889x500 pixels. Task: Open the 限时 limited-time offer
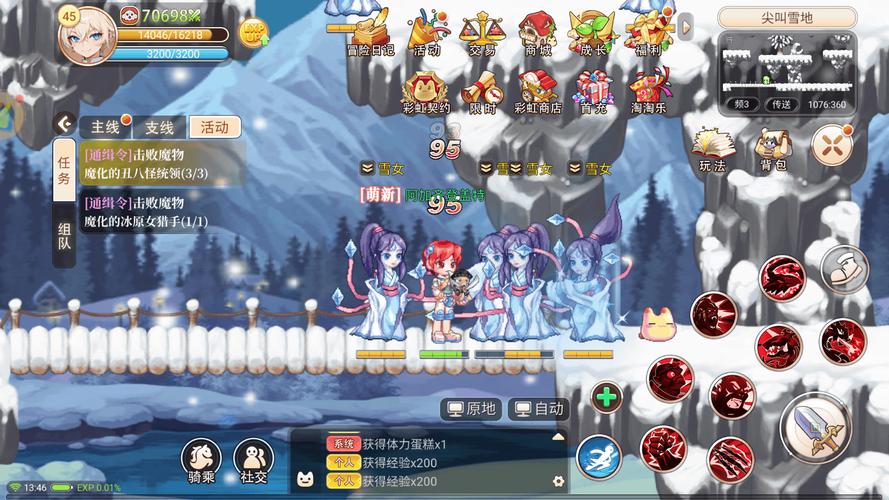[x=482, y=90]
